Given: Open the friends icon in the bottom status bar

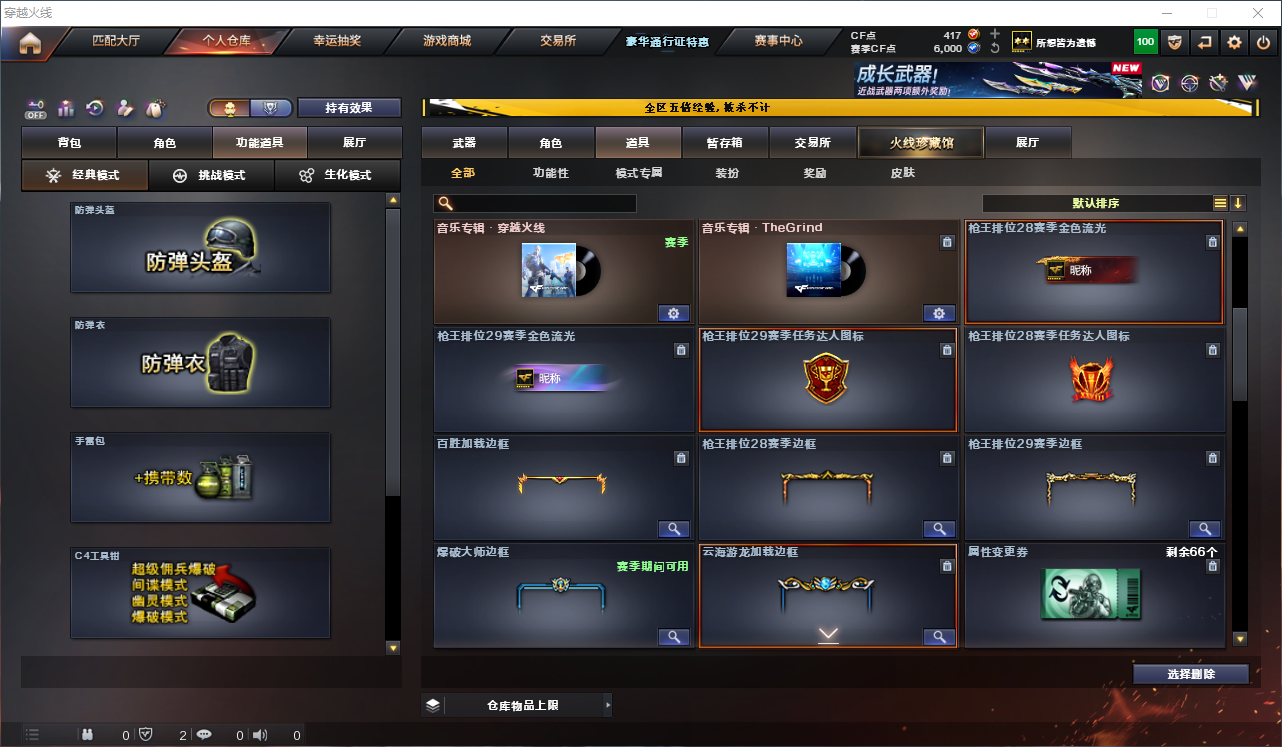Looking at the screenshot, I should (88, 734).
